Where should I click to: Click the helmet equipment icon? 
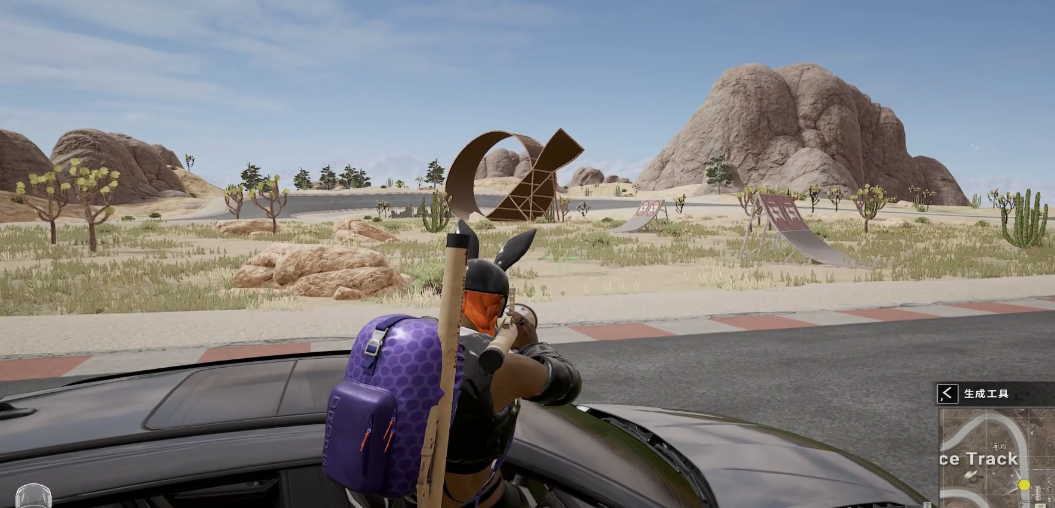click(33, 497)
